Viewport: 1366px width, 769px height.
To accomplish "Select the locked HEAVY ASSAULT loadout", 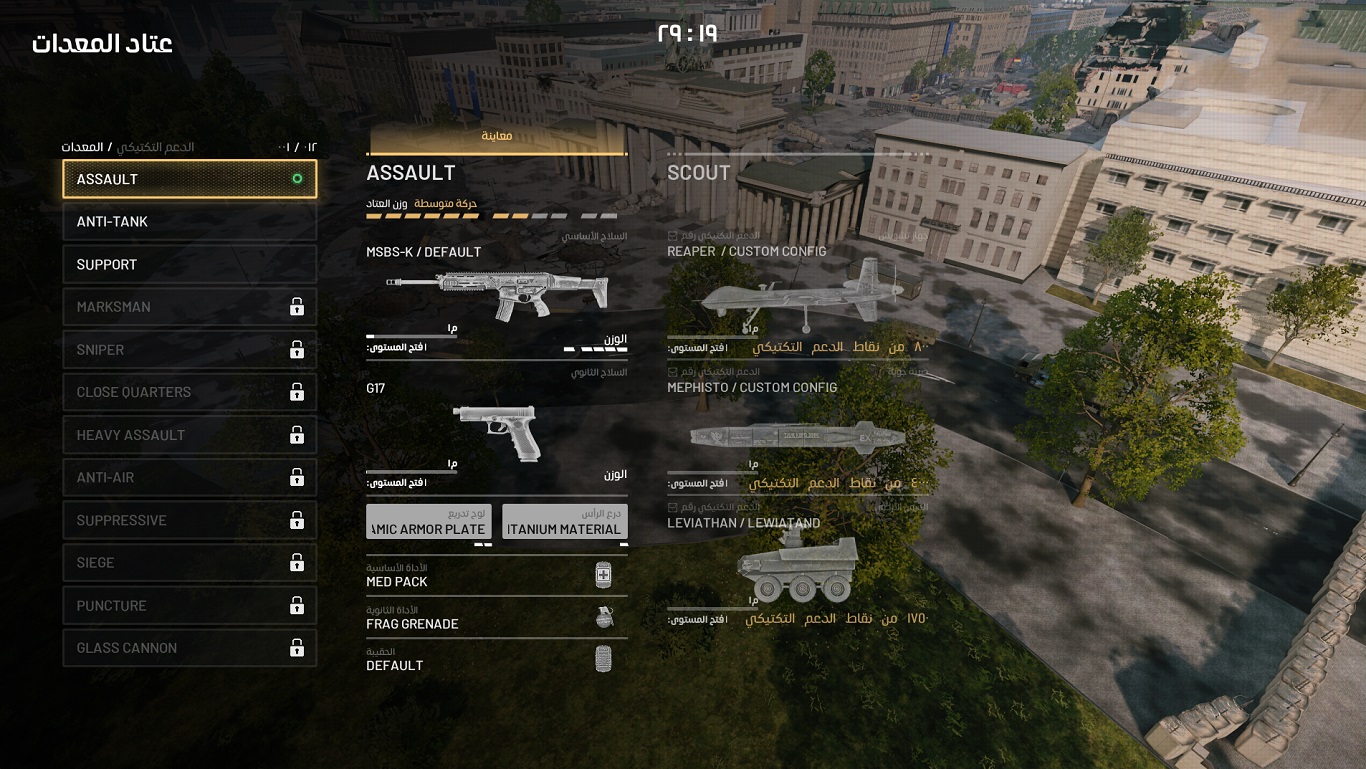I will (189, 435).
